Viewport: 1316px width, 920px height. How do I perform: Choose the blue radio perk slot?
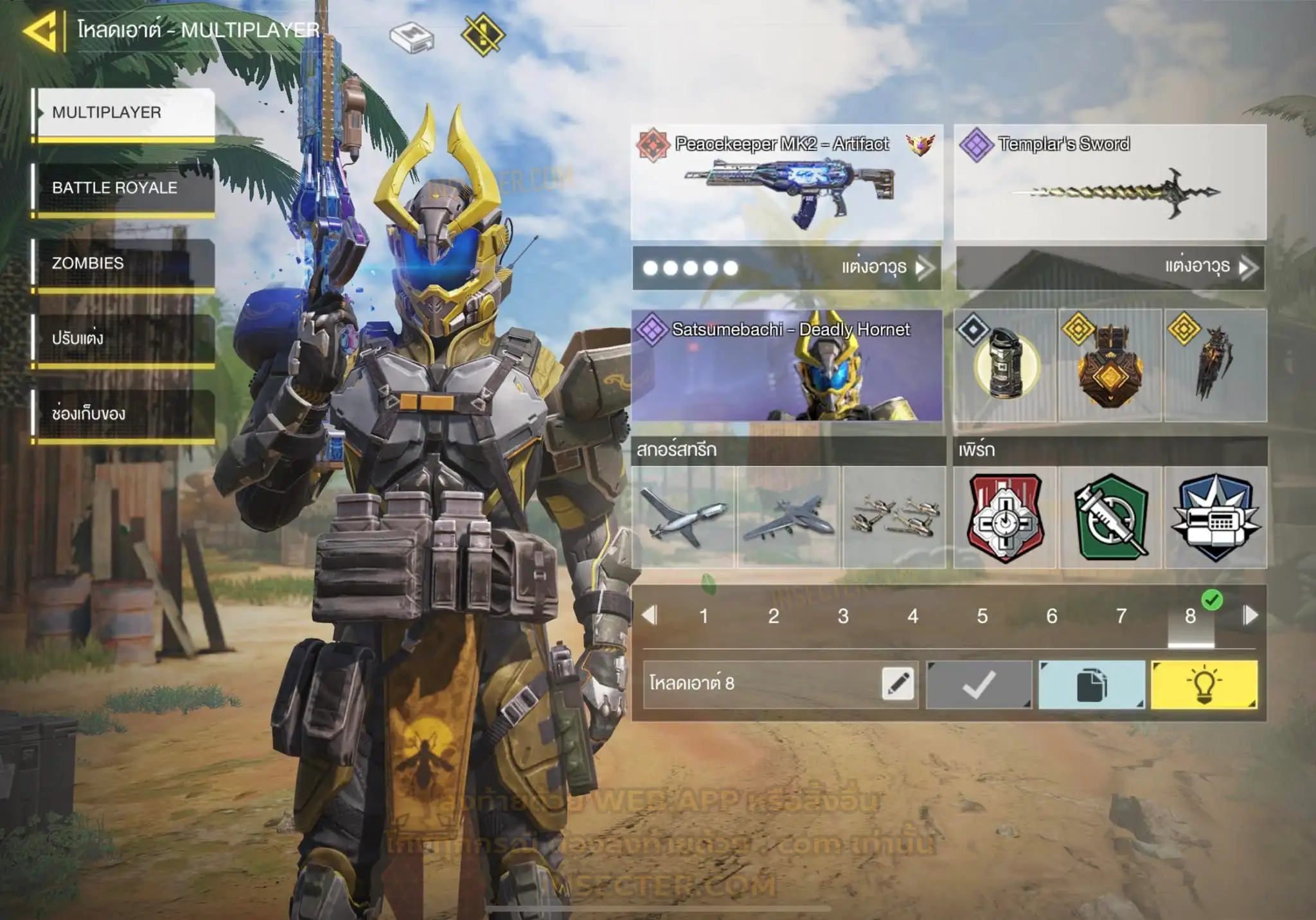point(1216,517)
